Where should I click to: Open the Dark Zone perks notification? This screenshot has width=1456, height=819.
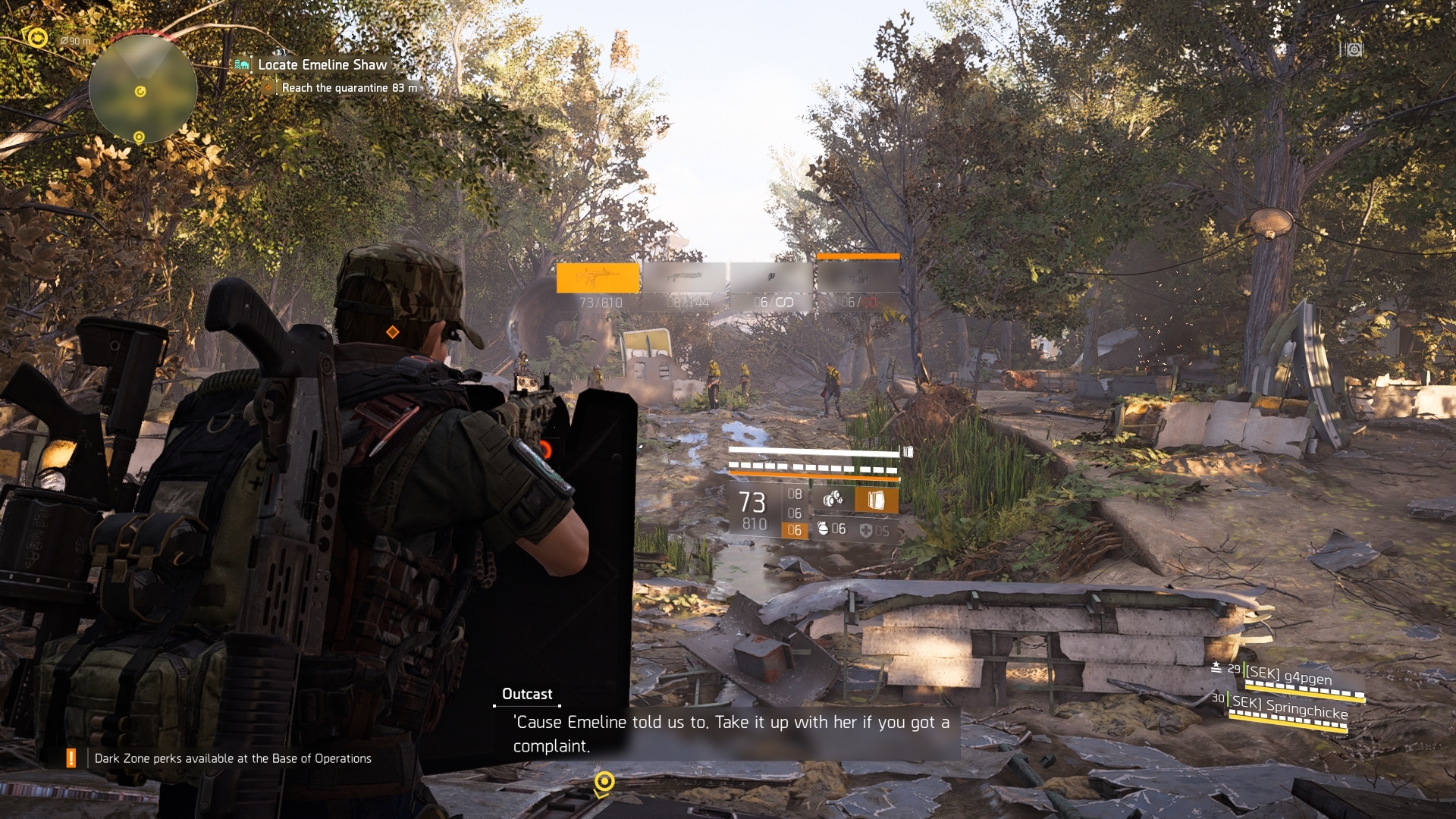pyautogui.click(x=232, y=758)
